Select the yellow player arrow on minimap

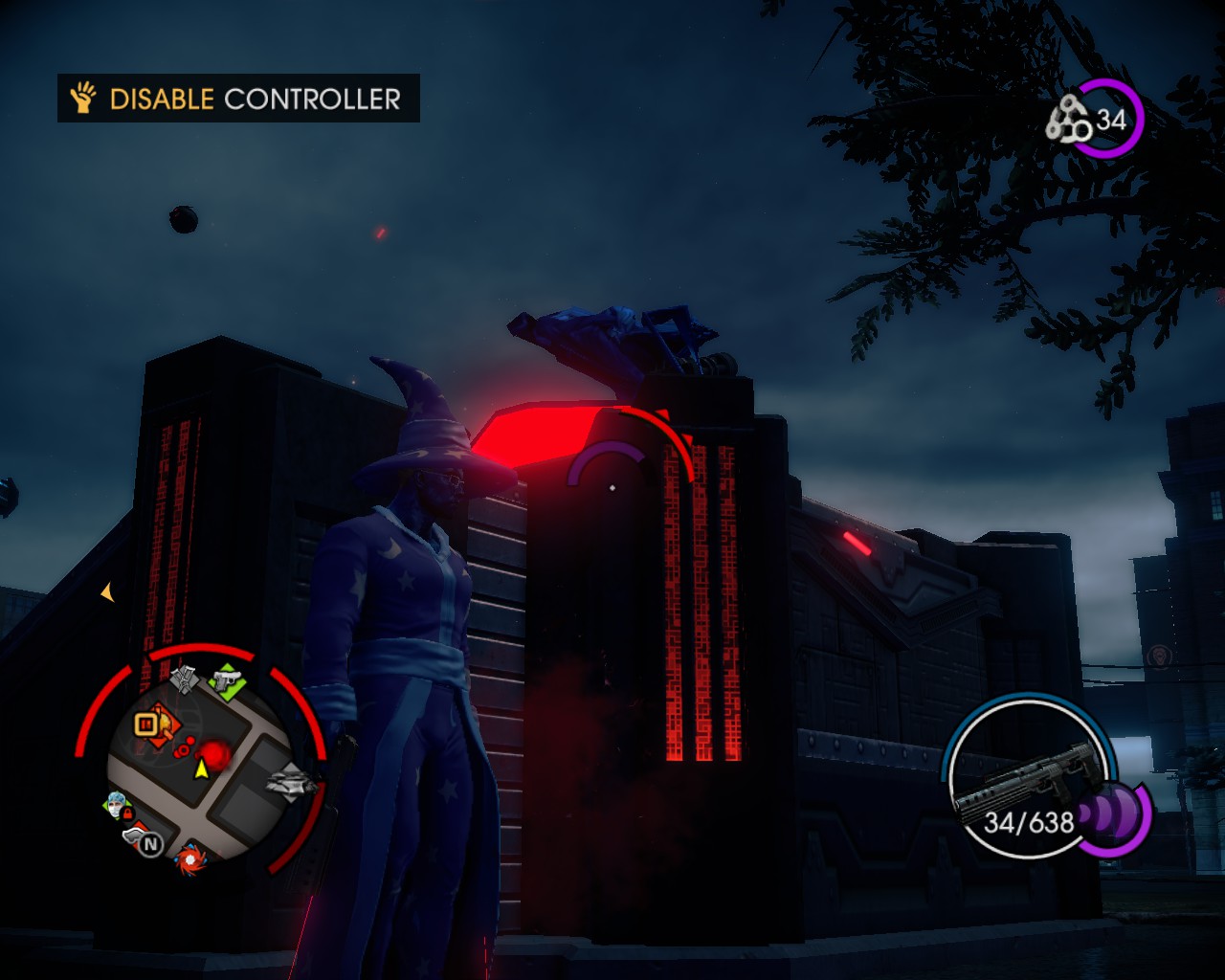(x=202, y=768)
